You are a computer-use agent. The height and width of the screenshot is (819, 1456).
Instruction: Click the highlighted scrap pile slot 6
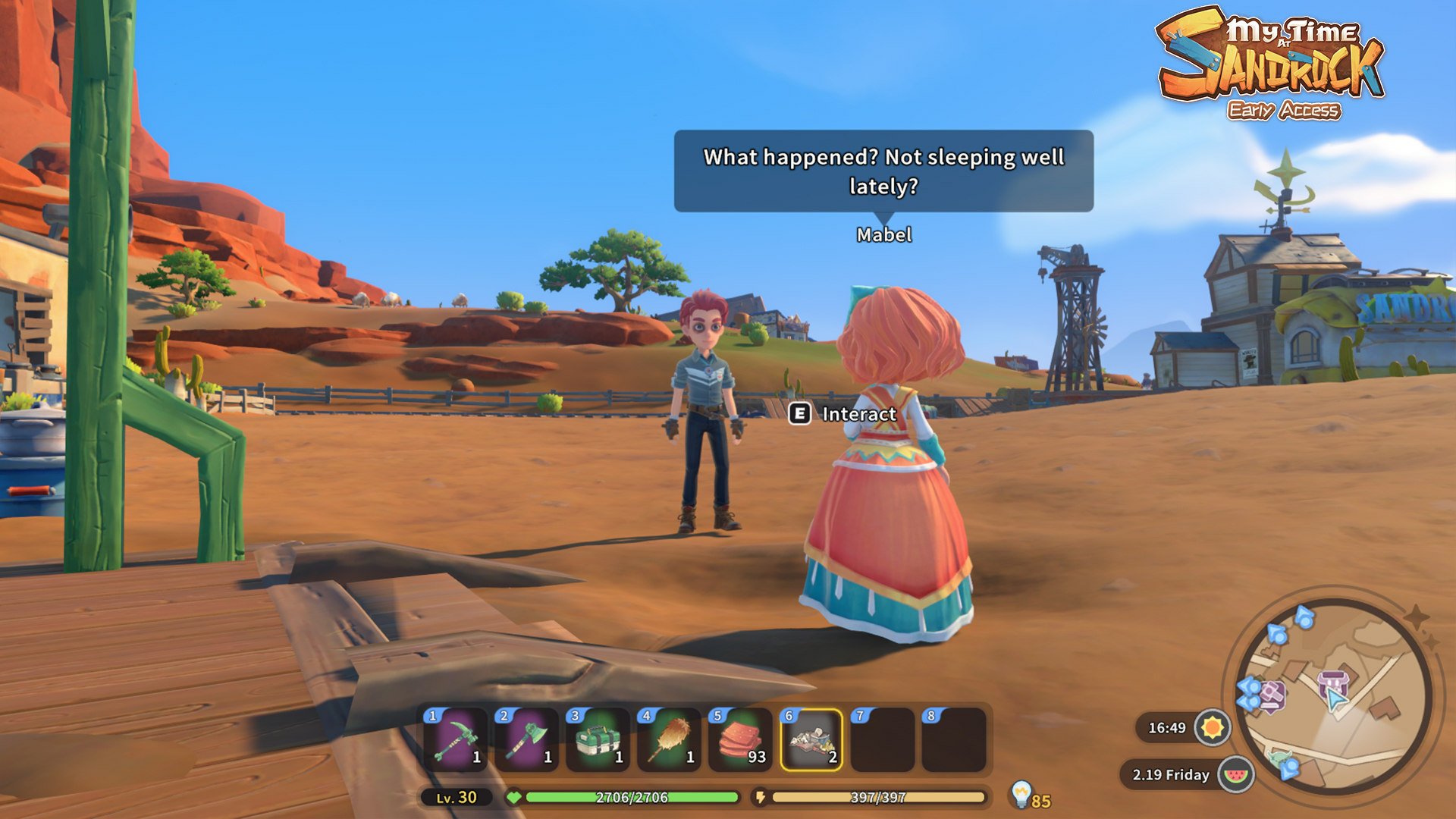(x=811, y=739)
